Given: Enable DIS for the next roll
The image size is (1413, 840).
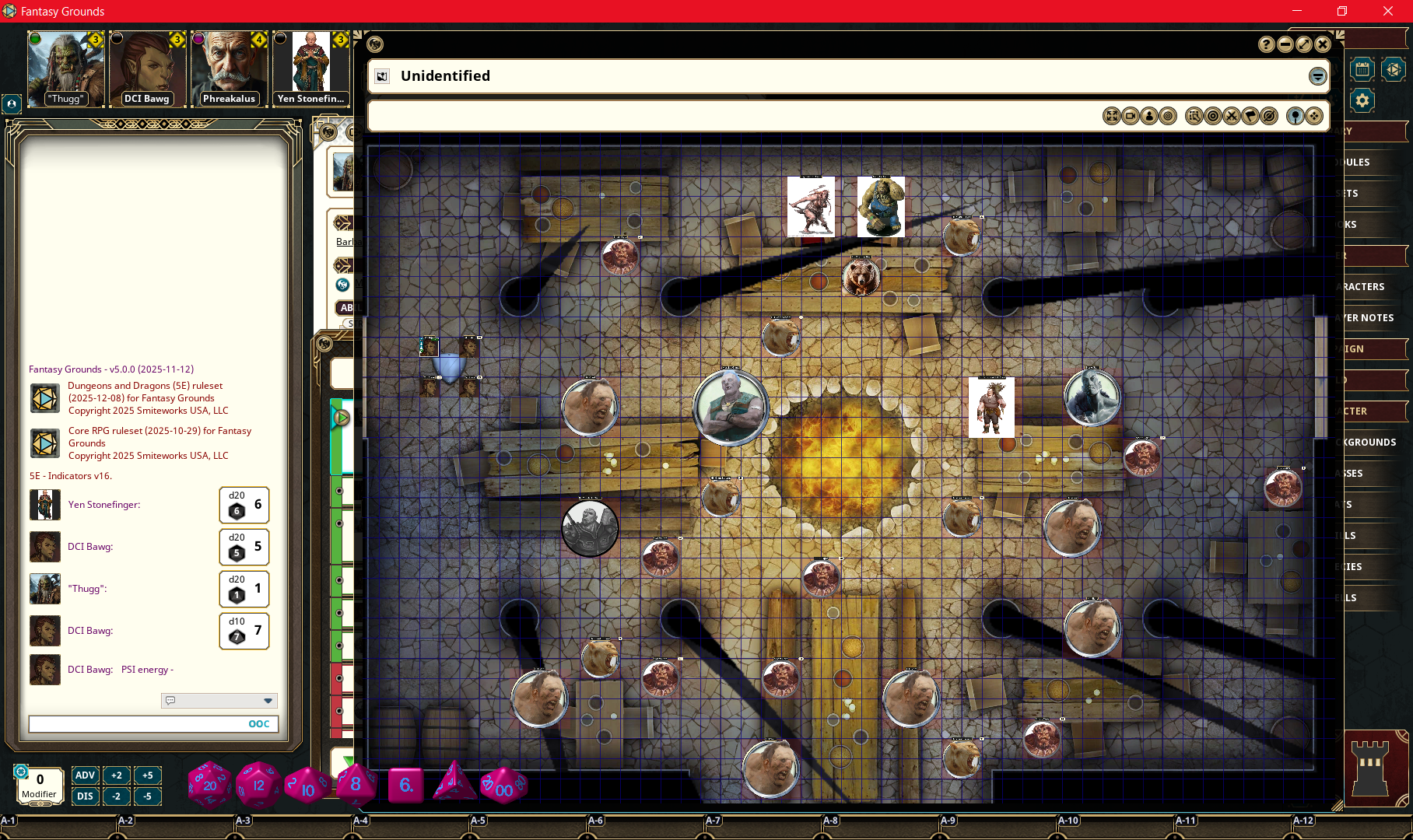Looking at the screenshot, I should 86,796.
